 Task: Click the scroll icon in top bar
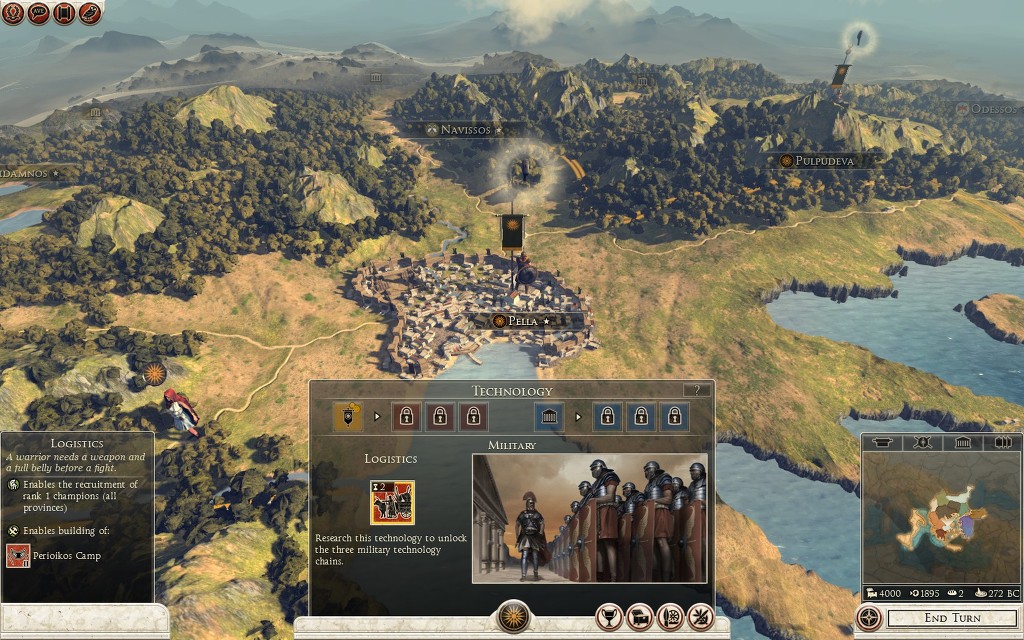coord(64,13)
